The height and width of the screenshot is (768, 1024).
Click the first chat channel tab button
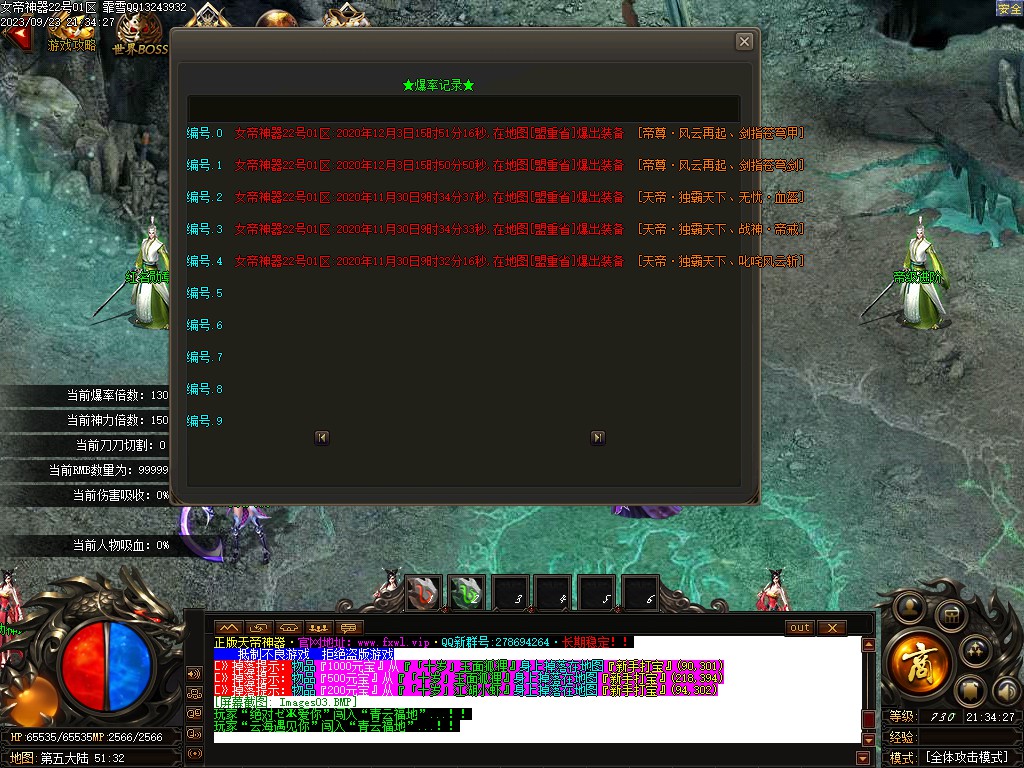click(229, 628)
